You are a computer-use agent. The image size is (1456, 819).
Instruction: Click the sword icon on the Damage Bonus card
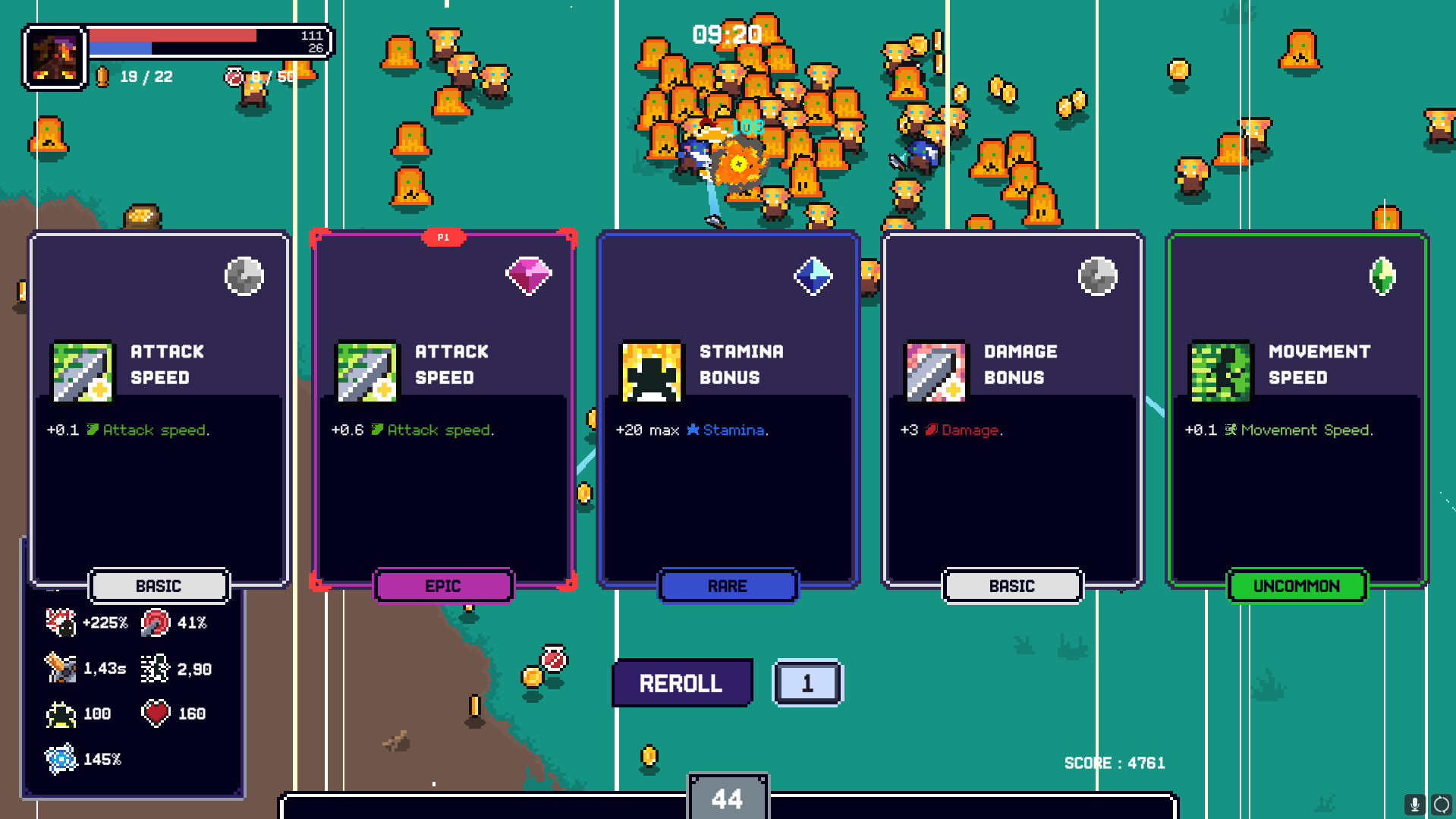(938, 371)
